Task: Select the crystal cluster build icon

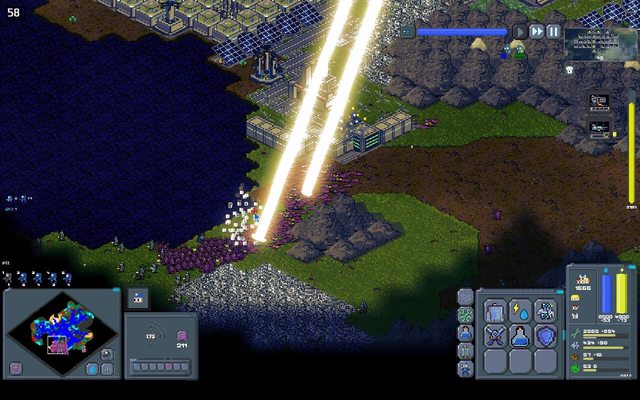Action: tap(544, 311)
